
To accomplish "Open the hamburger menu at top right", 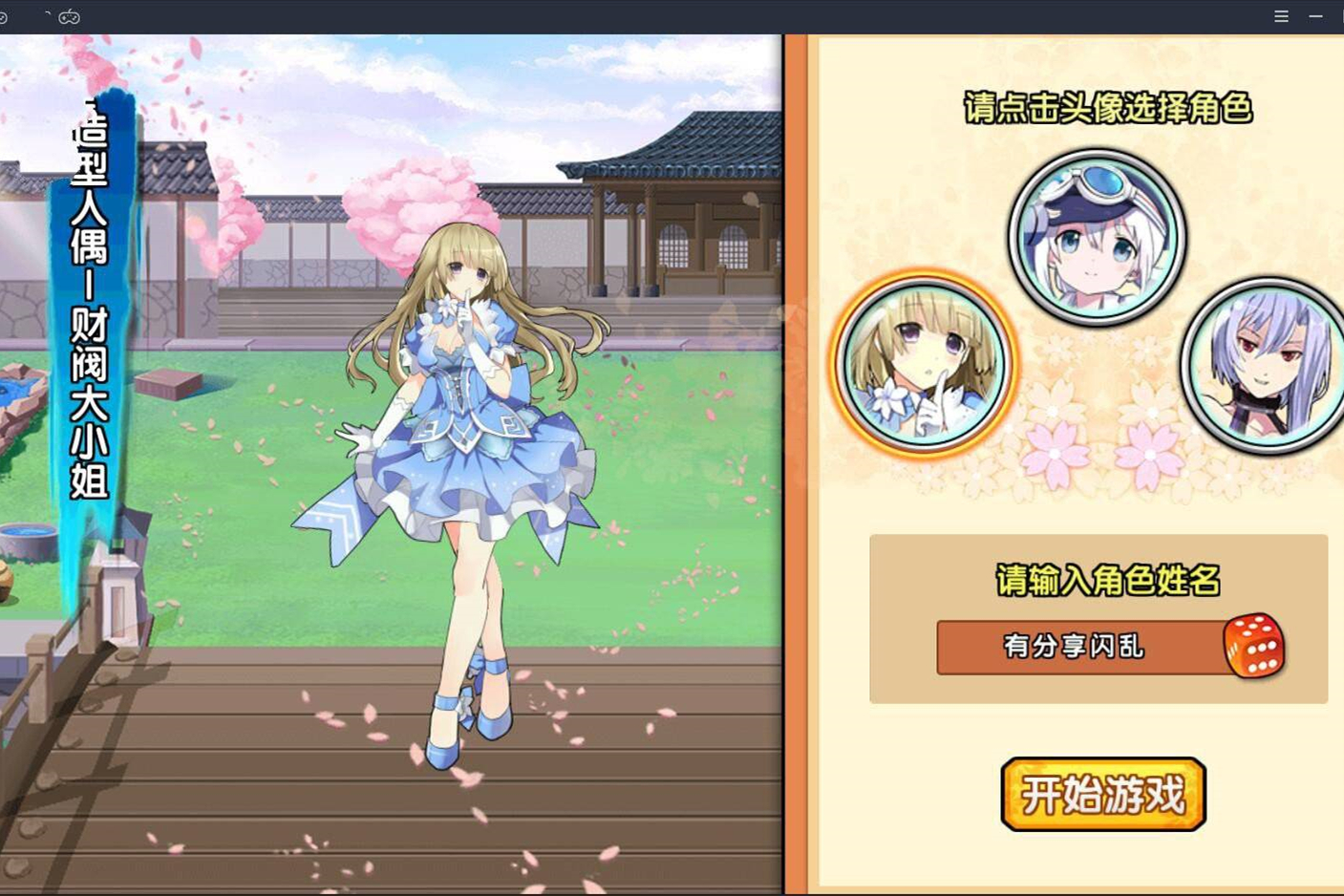I will pyautogui.click(x=1280, y=16).
